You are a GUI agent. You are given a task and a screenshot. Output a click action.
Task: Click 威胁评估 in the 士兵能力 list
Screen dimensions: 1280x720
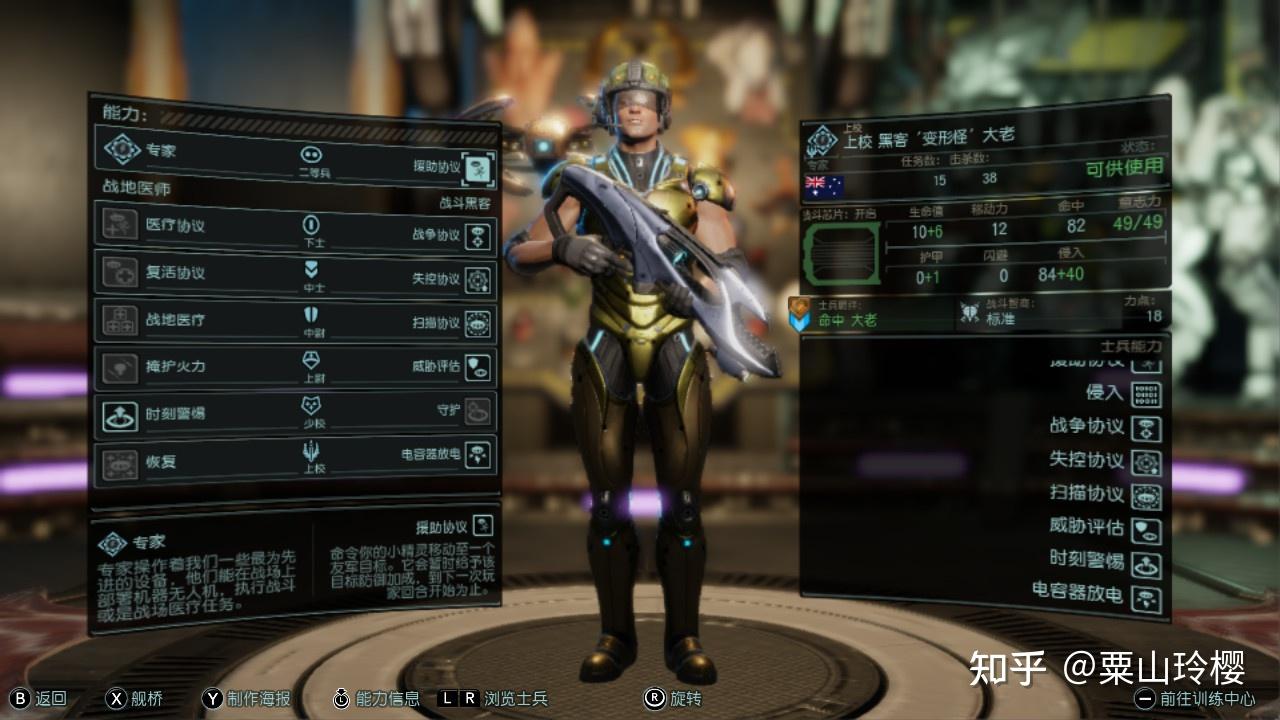coord(1146,530)
